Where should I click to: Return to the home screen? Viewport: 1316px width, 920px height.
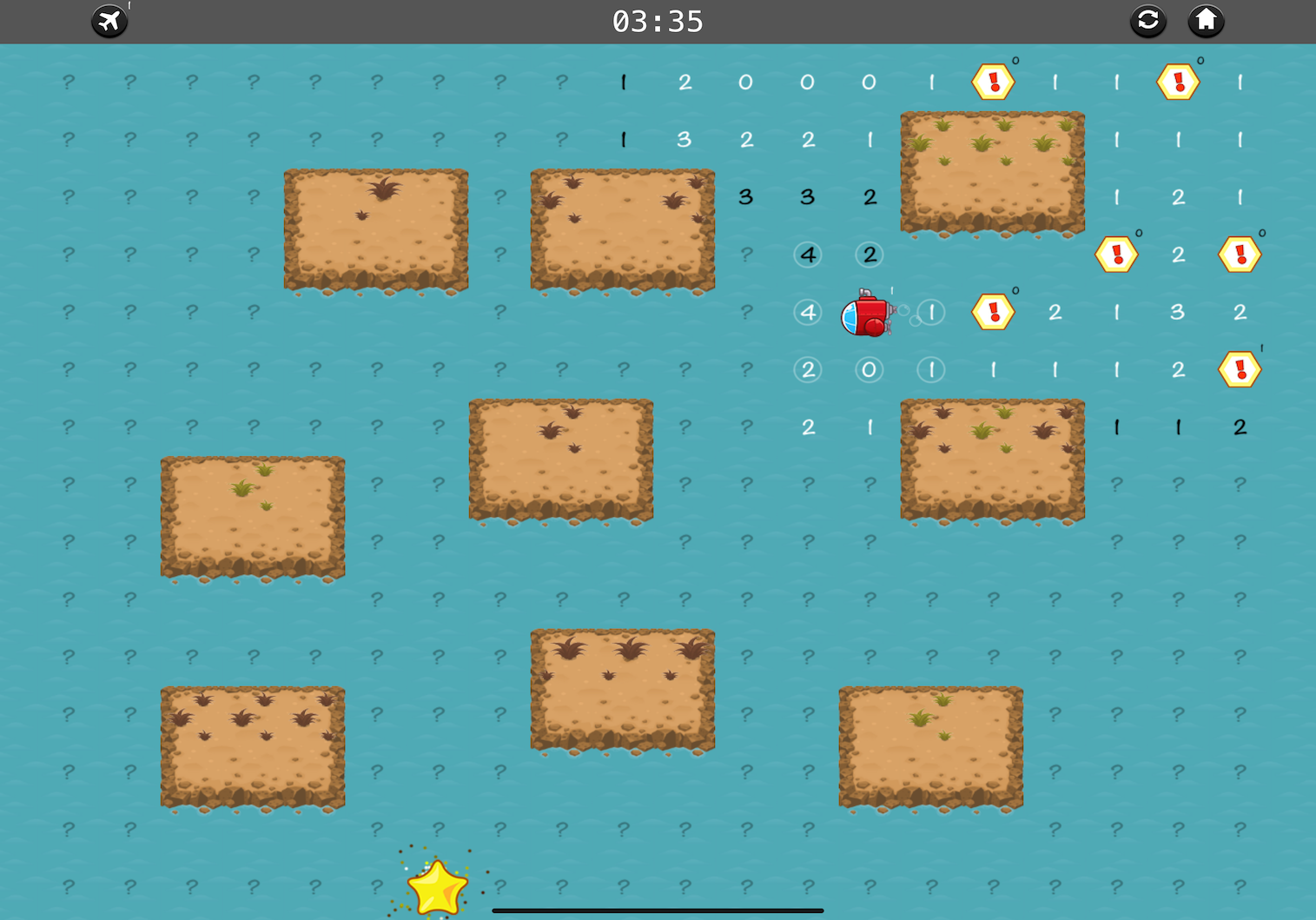coord(1206,21)
